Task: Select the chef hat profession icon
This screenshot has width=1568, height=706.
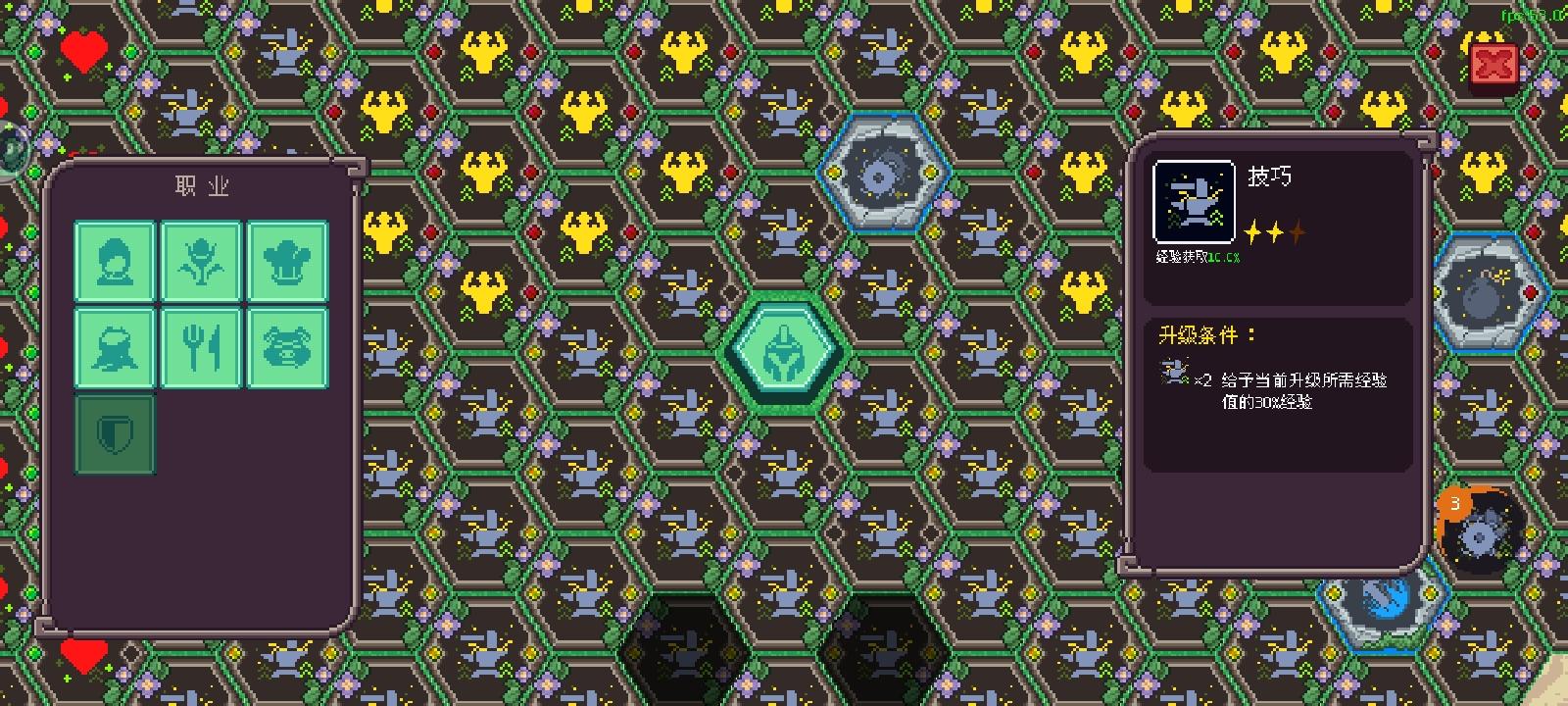Action: pos(287,263)
